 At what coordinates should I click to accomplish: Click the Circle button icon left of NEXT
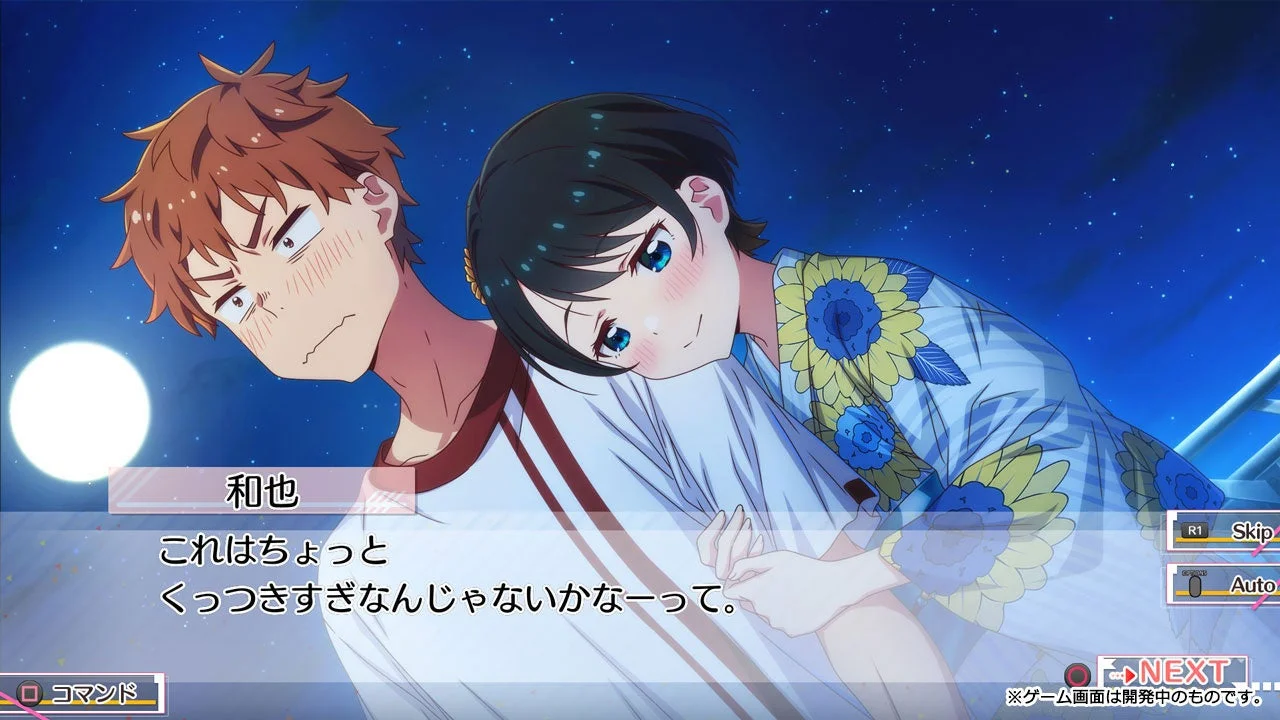(x=1078, y=675)
